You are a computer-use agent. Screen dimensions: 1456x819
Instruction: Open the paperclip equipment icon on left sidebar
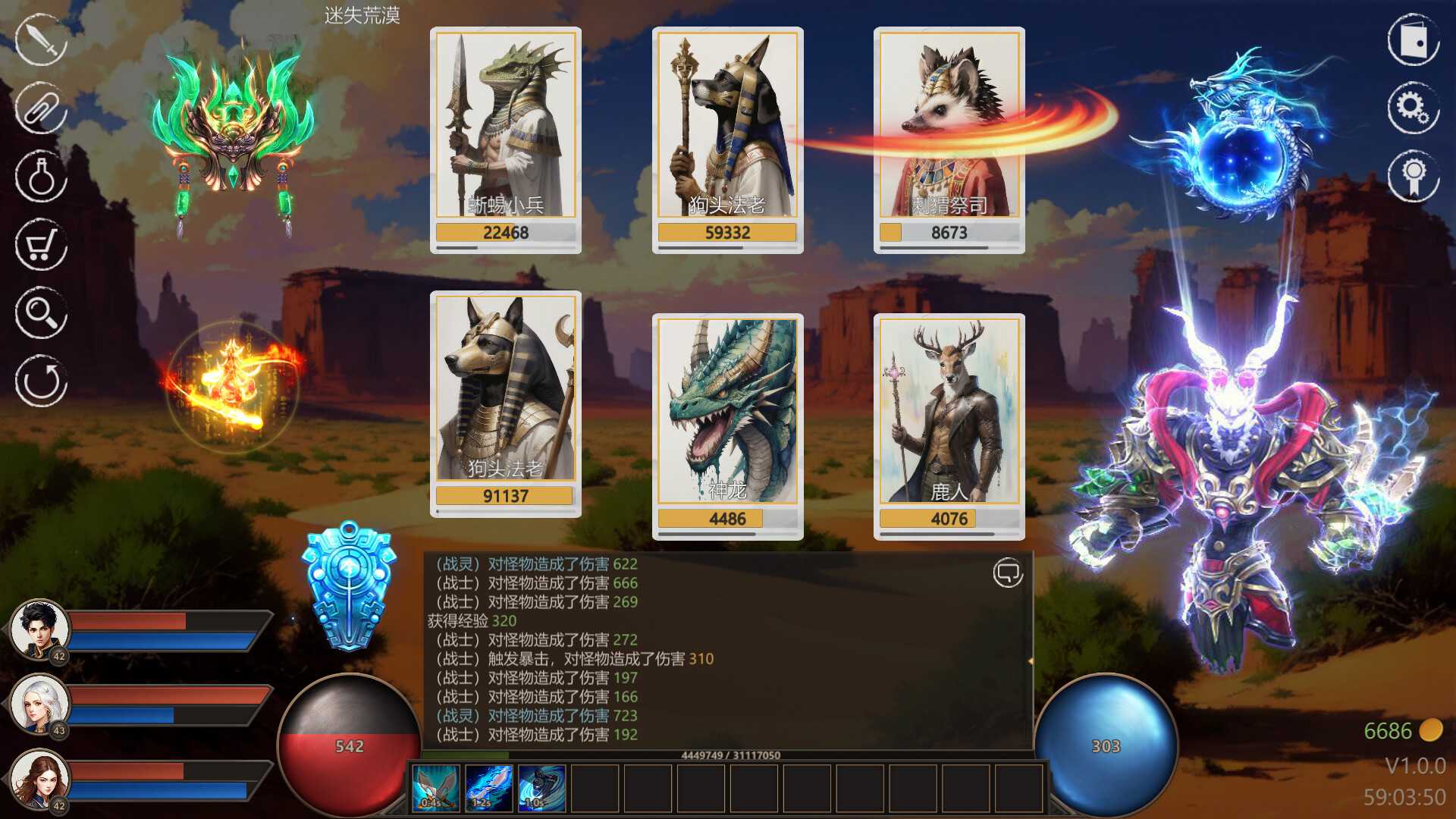pos(39,108)
